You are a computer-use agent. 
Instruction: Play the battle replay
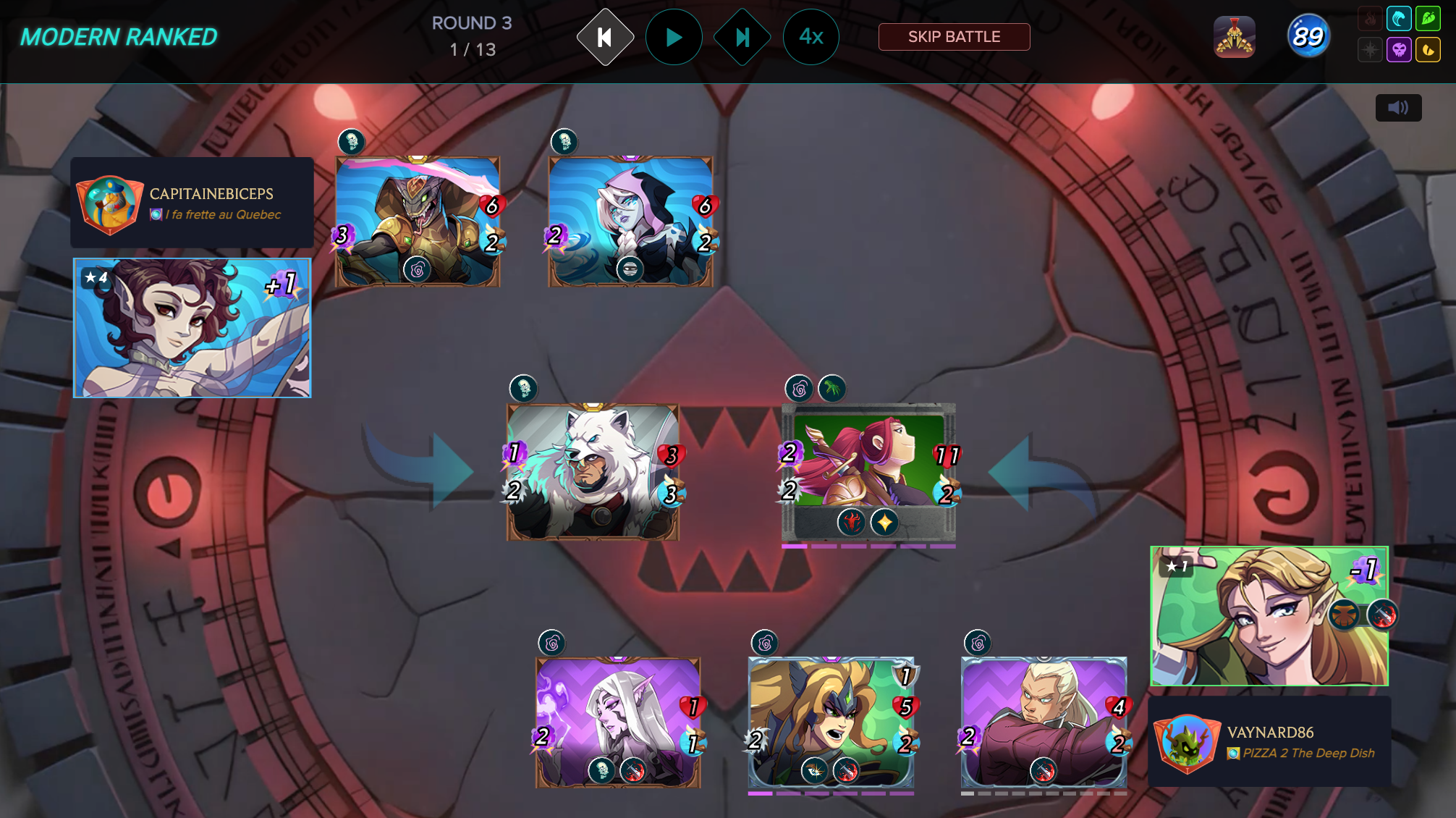click(674, 37)
